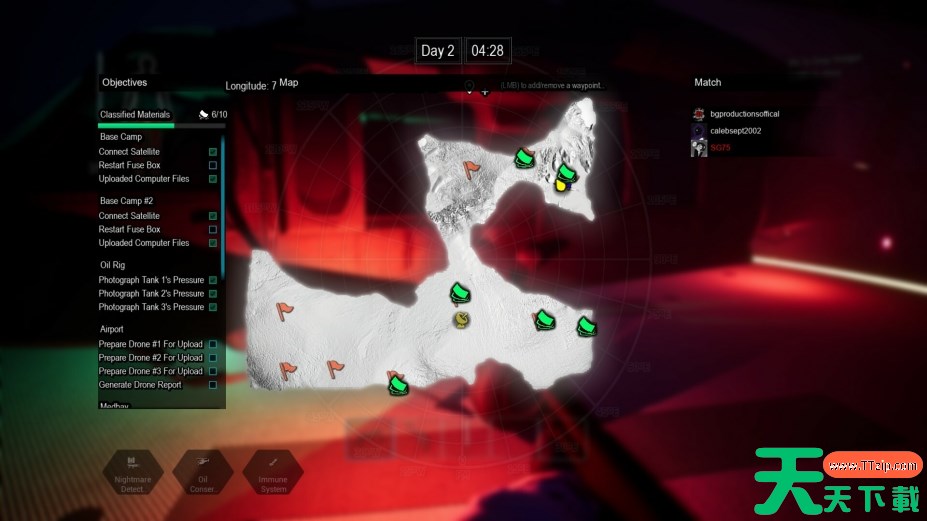Click the Prepare Drone #1 For Upload checkbox

pyautogui.click(x=213, y=344)
